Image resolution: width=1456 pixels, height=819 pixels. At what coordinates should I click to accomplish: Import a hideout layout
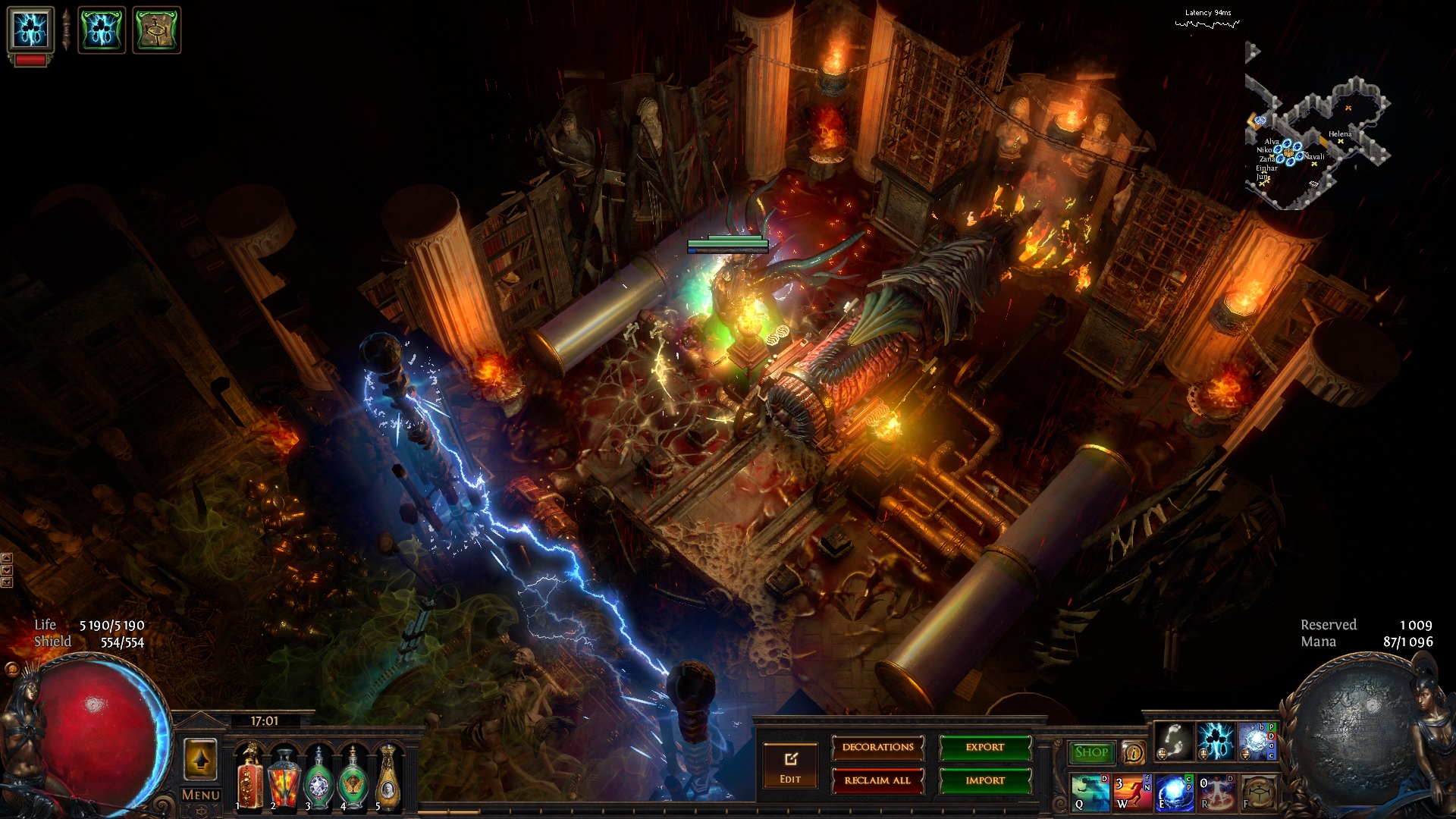point(984,780)
